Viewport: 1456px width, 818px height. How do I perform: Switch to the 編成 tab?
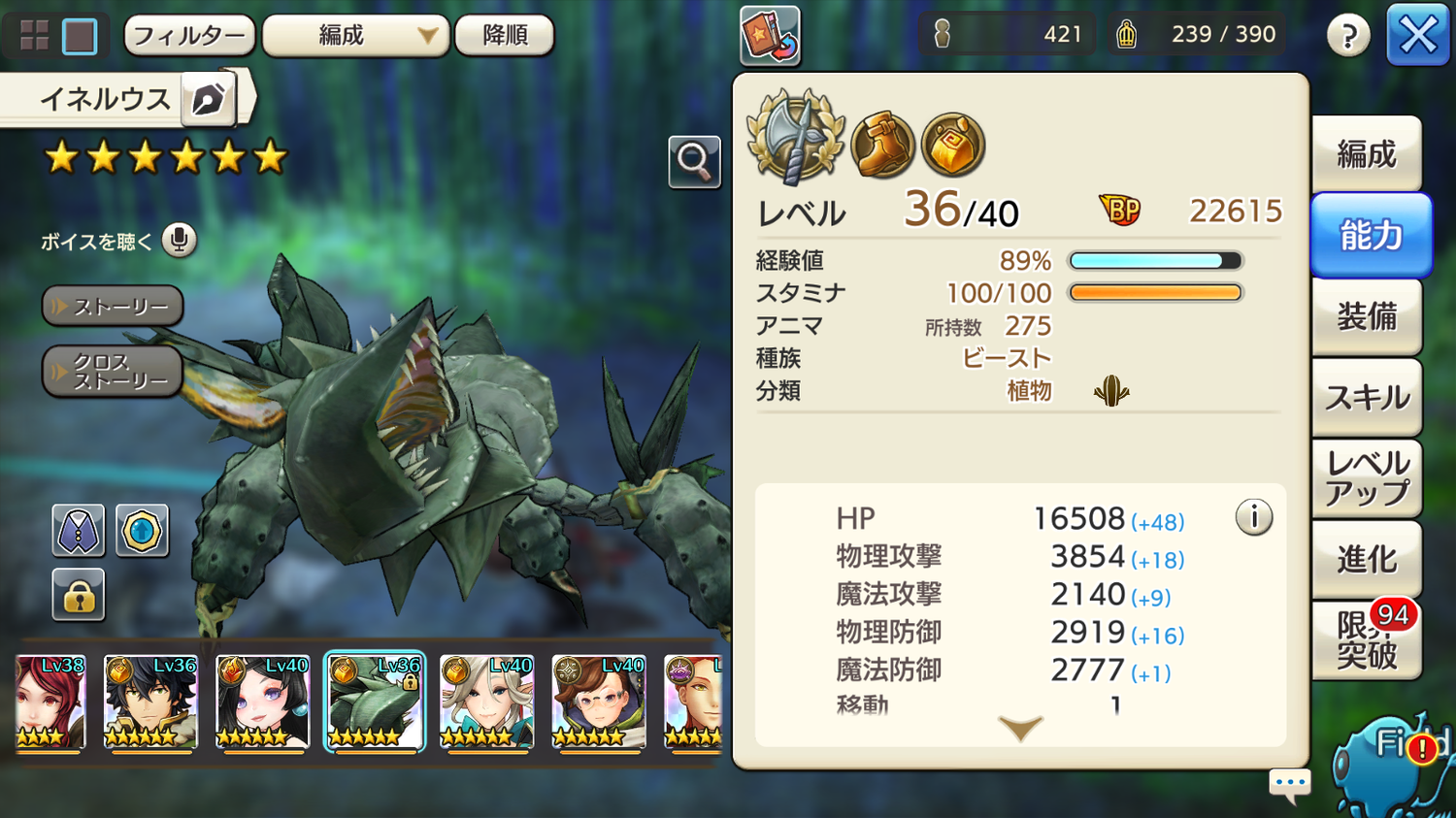point(1366,154)
